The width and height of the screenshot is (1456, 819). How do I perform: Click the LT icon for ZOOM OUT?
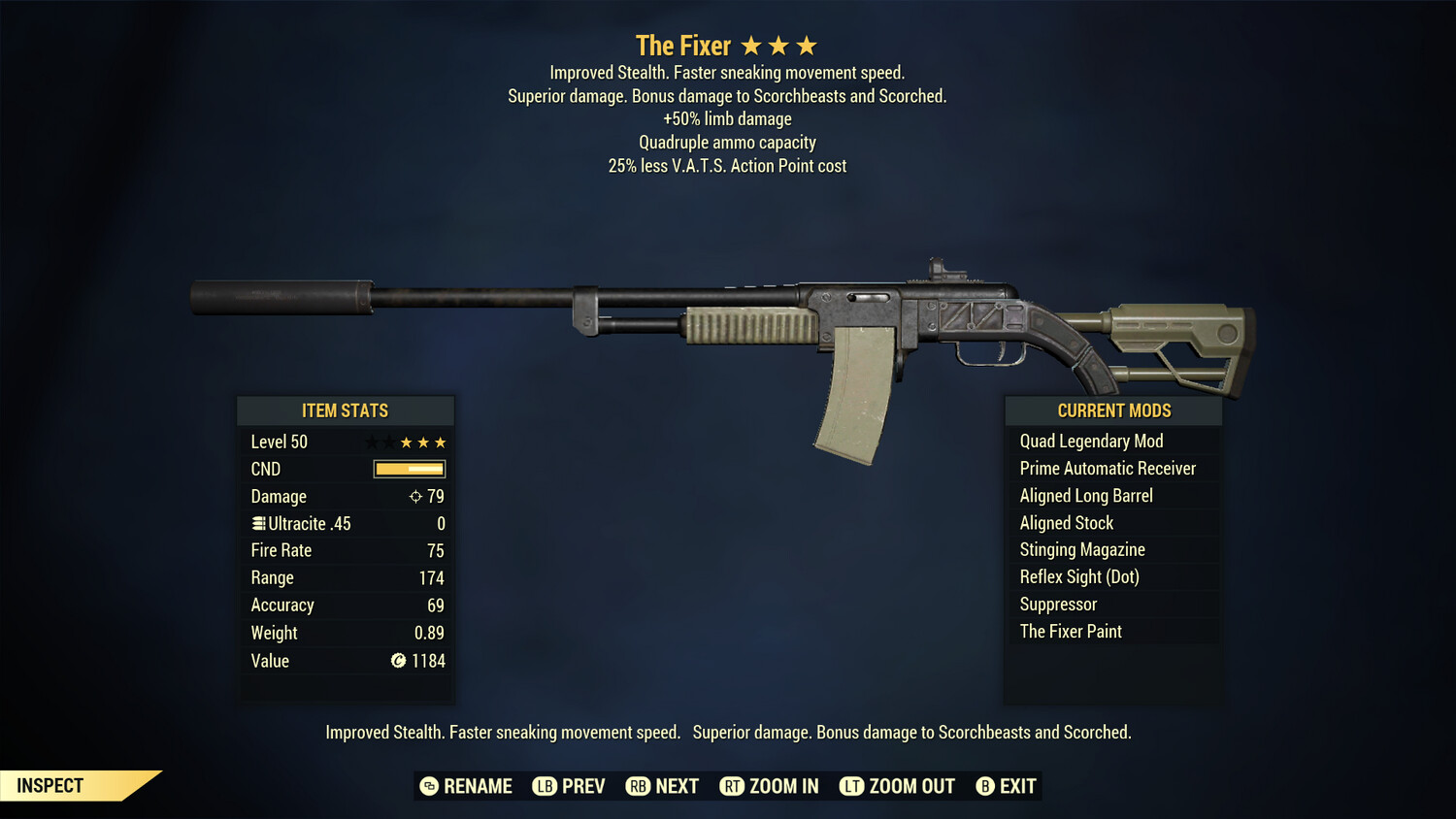pyautogui.click(x=851, y=786)
